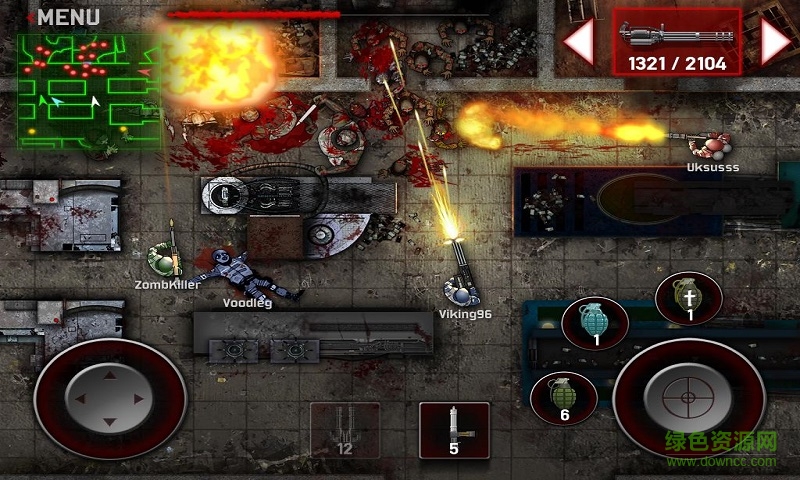The height and width of the screenshot is (480, 800).
Task: Deploy the sentry turret with count 5
Action: pyautogui.click(x=454, y=430)
